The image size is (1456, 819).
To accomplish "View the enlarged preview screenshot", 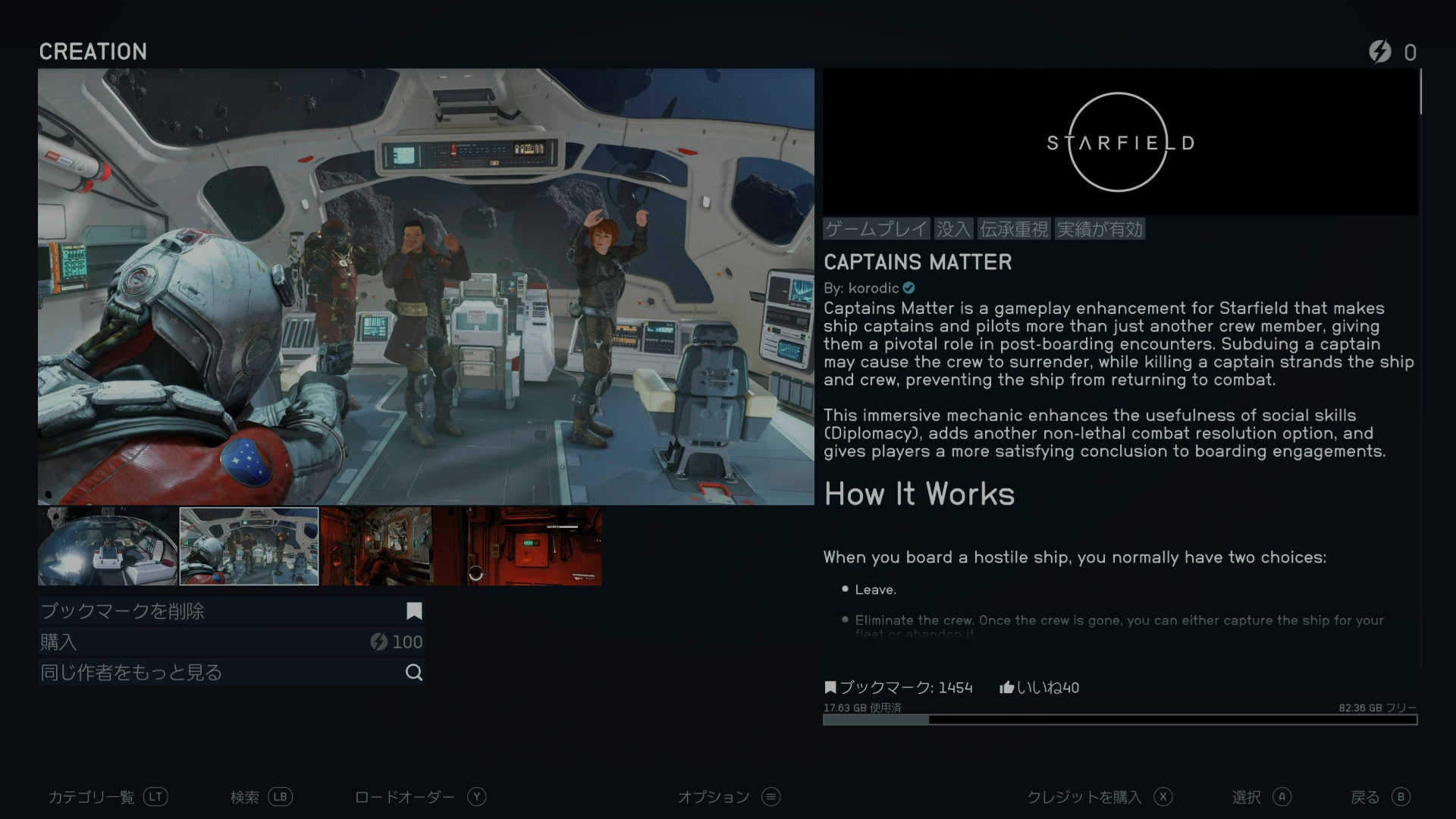I will click(425, 287).
